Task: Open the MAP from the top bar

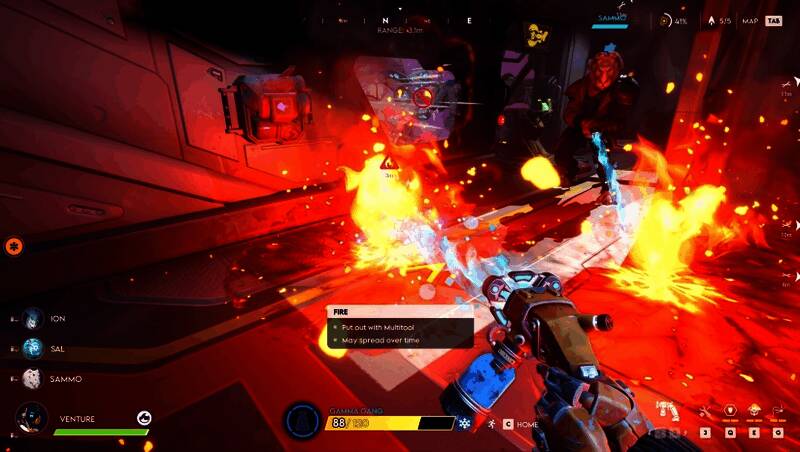Action: click(750, 20)
